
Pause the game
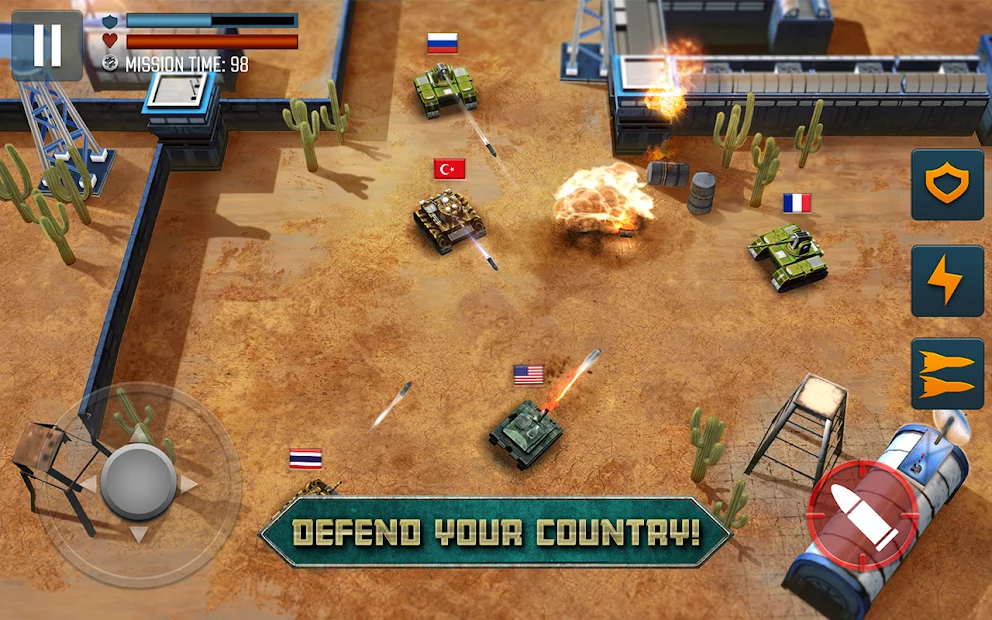47,45
